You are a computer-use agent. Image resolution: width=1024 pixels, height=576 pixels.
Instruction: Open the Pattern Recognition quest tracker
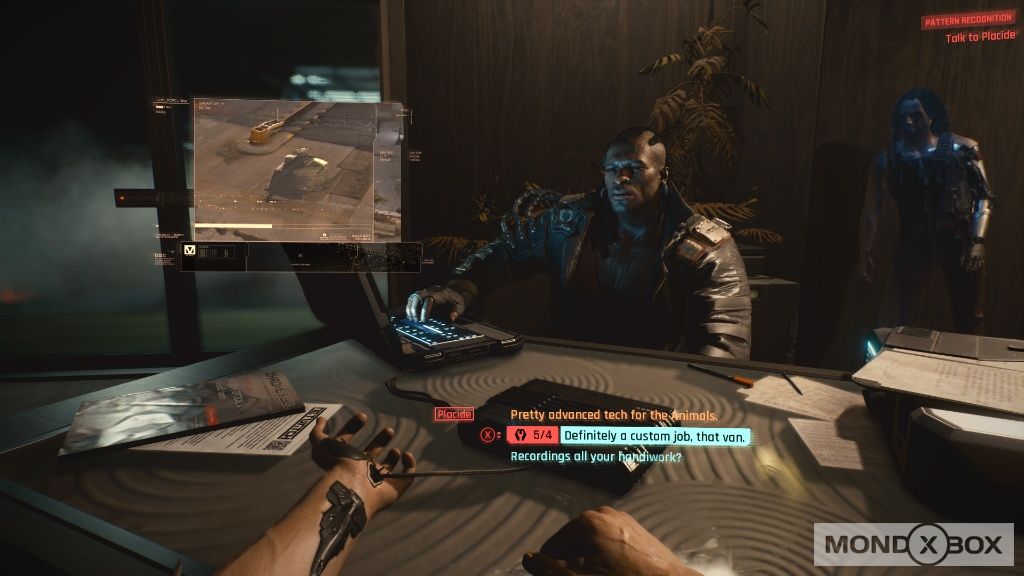point(967,21)
